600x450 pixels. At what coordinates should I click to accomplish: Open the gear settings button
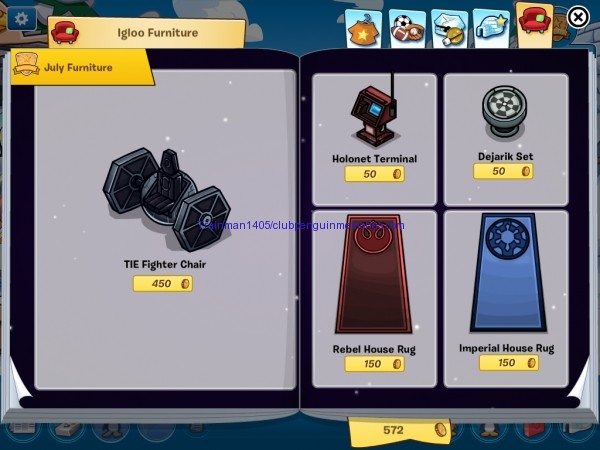20,18
